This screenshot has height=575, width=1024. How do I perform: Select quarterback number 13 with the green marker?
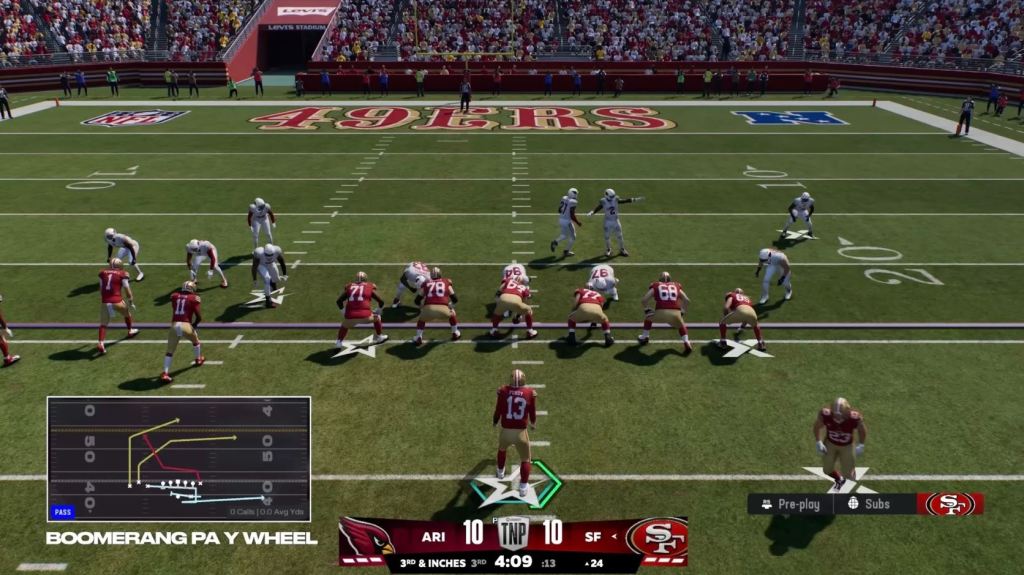click(x=515, y=425)
